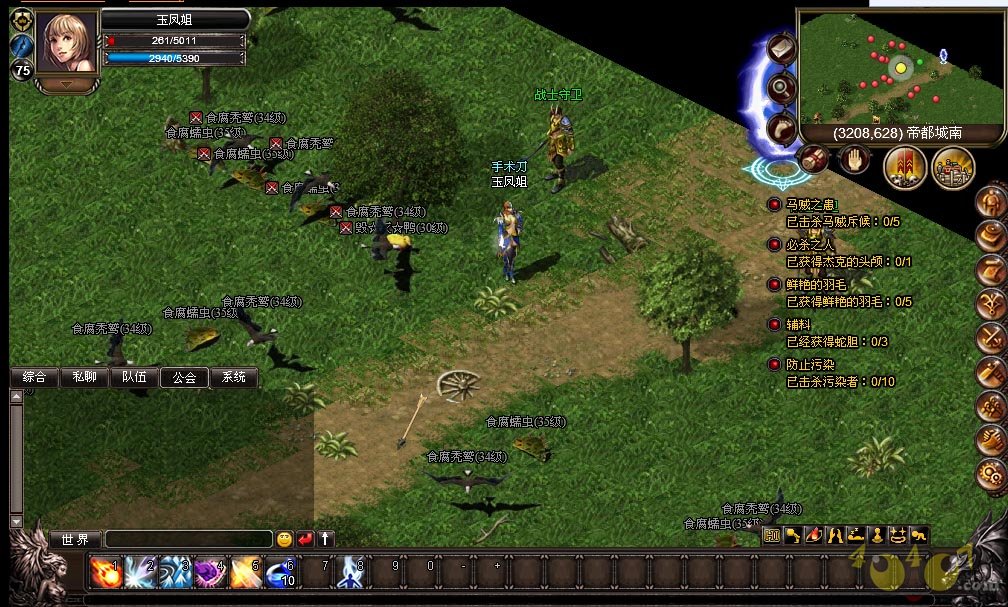Select the footprint icon beside the minimap
Image resolution: width=1008 pixels, height=607 pixels.
[781, 126]
